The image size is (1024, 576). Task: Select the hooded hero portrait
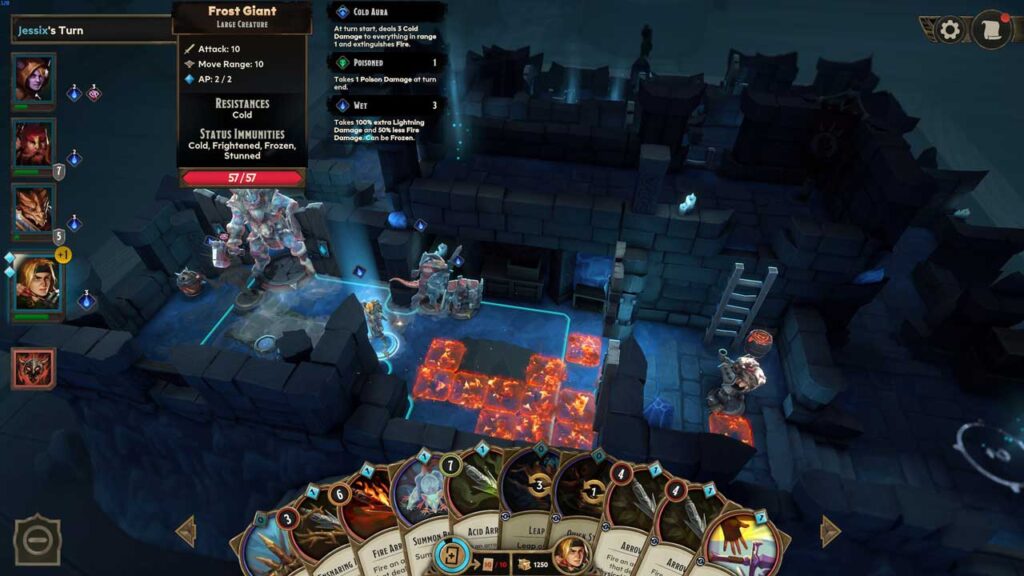click(x=33, y=80)
